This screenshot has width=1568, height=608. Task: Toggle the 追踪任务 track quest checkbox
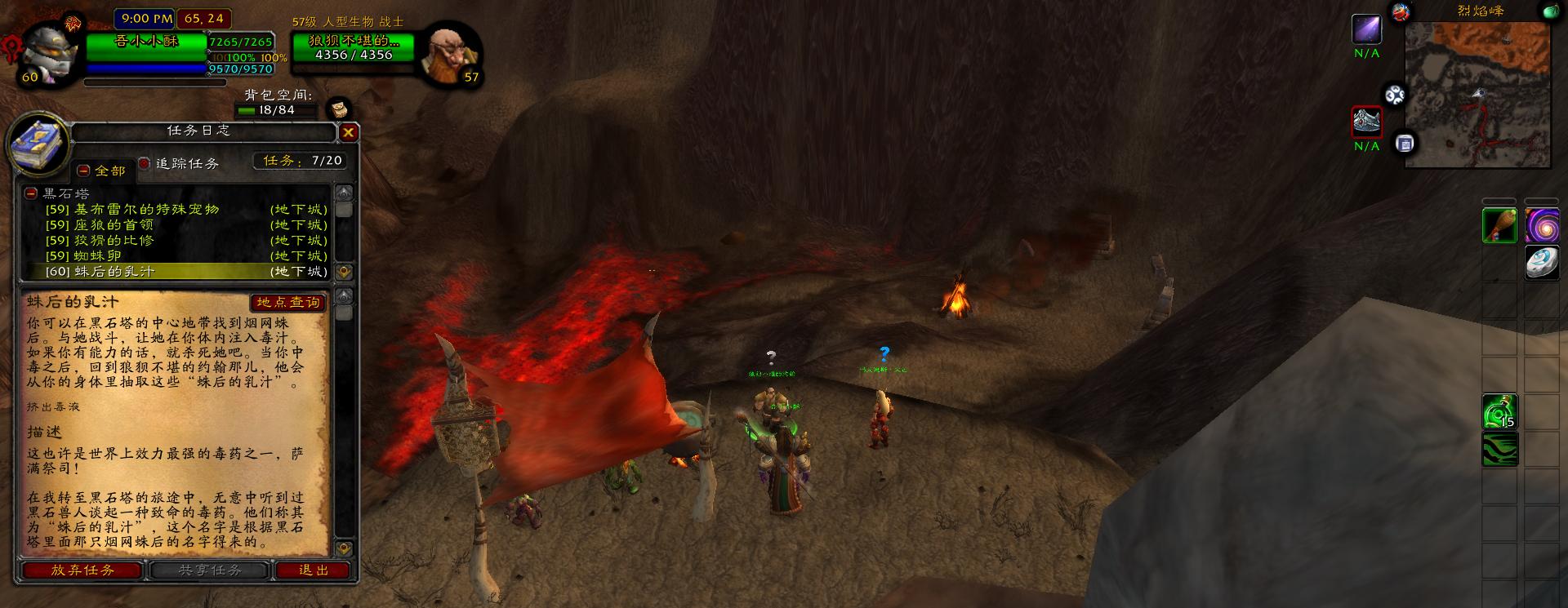[145, 163]
